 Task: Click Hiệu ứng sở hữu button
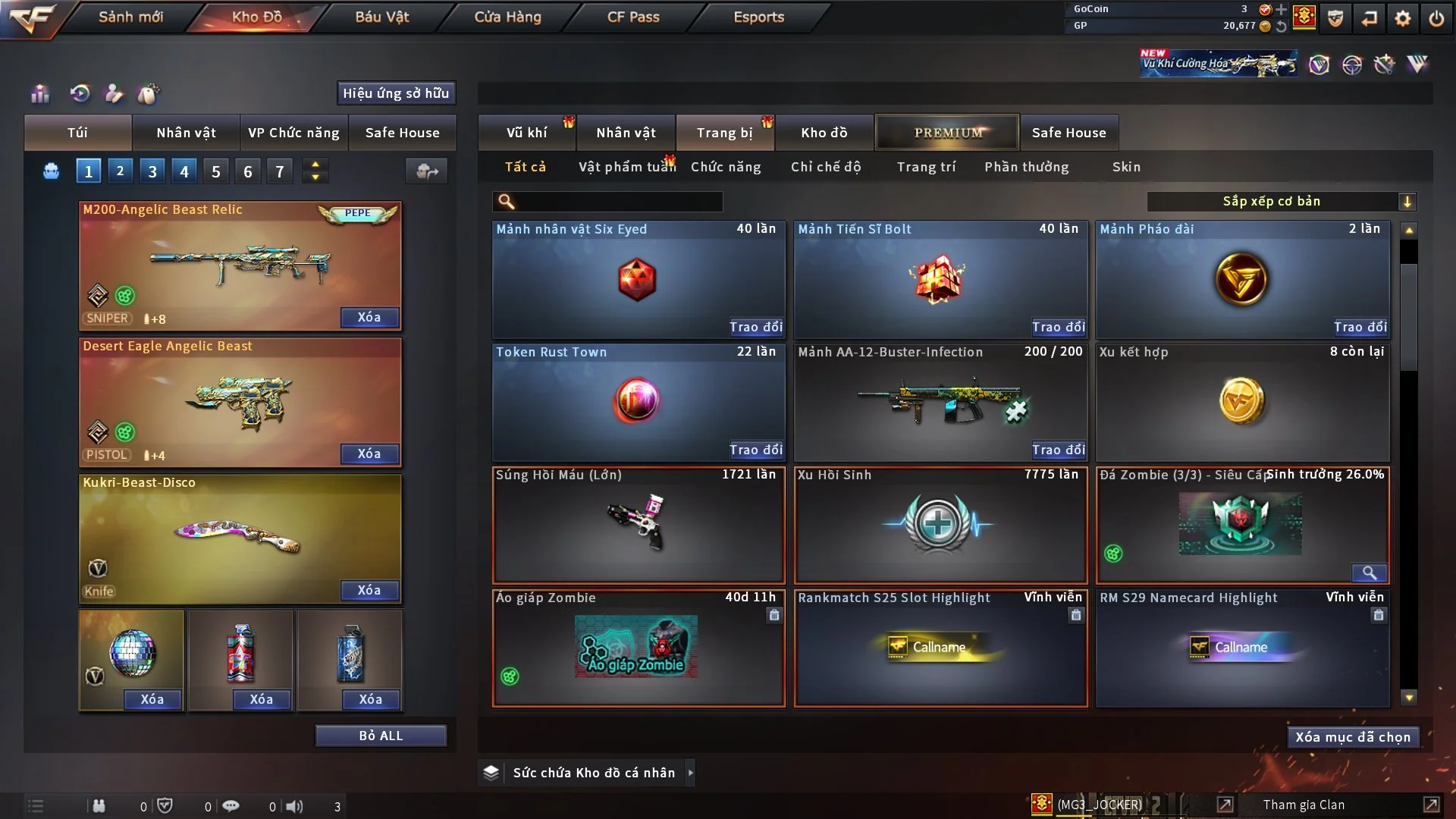(x=396, y=93)
